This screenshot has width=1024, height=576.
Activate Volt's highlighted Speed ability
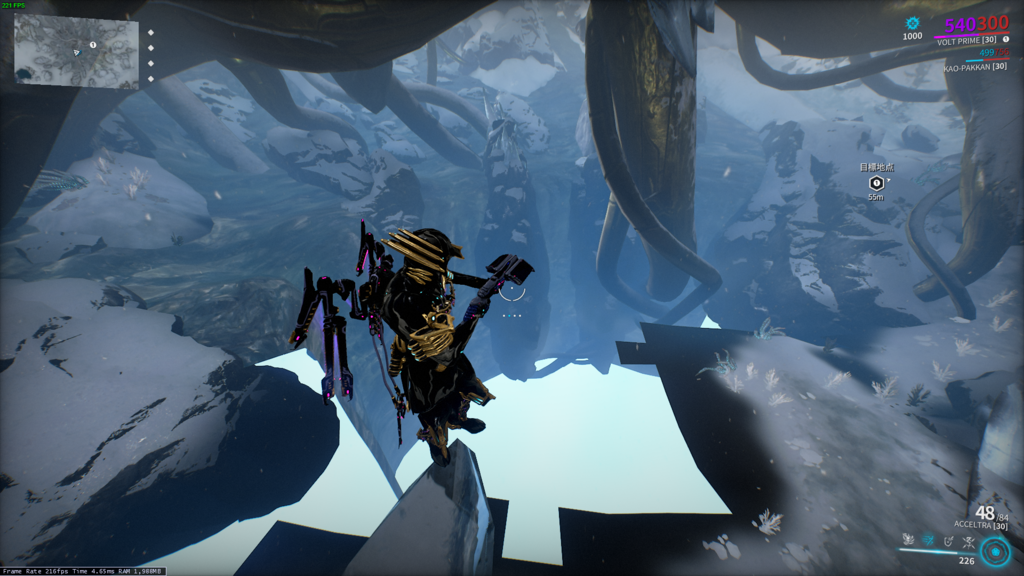pyautogui.click(x=928, y=541)
